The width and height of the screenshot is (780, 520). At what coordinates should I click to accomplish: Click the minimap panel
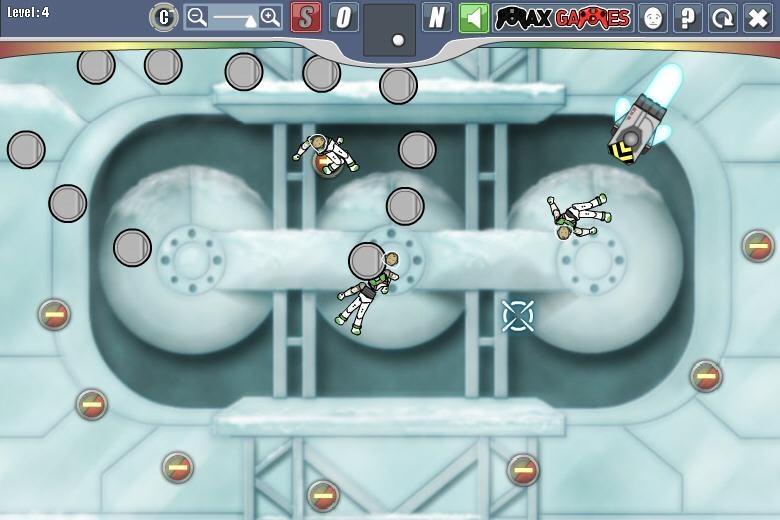point(389,29)
